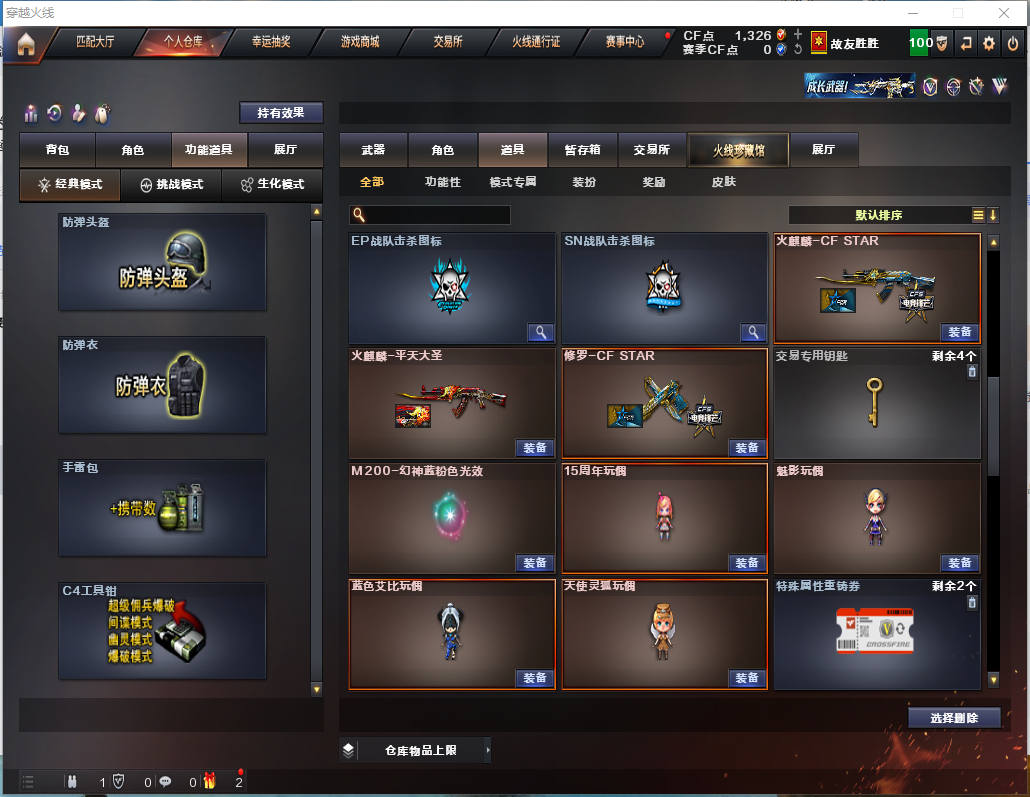Open the 默认排序 sort dropdown
1030x797 pixels.
point(879,215)
